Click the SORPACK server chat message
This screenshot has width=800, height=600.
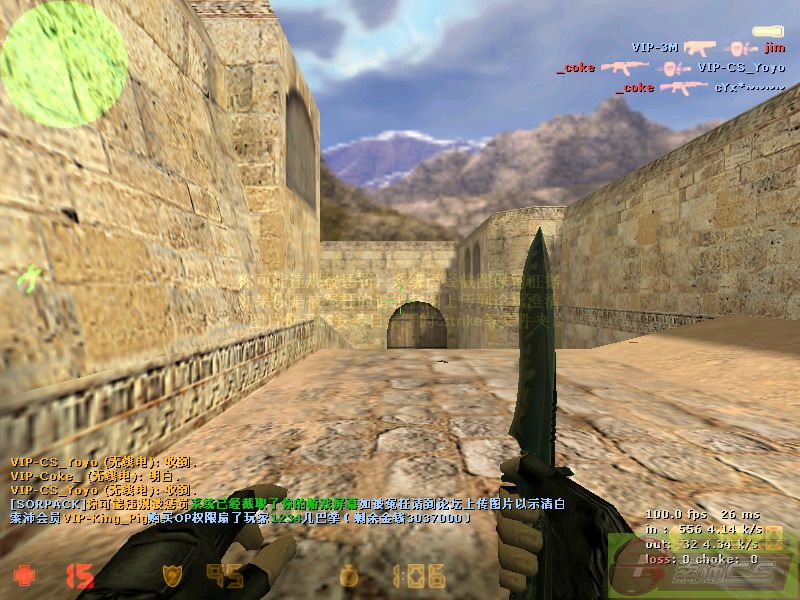(286, 505)
